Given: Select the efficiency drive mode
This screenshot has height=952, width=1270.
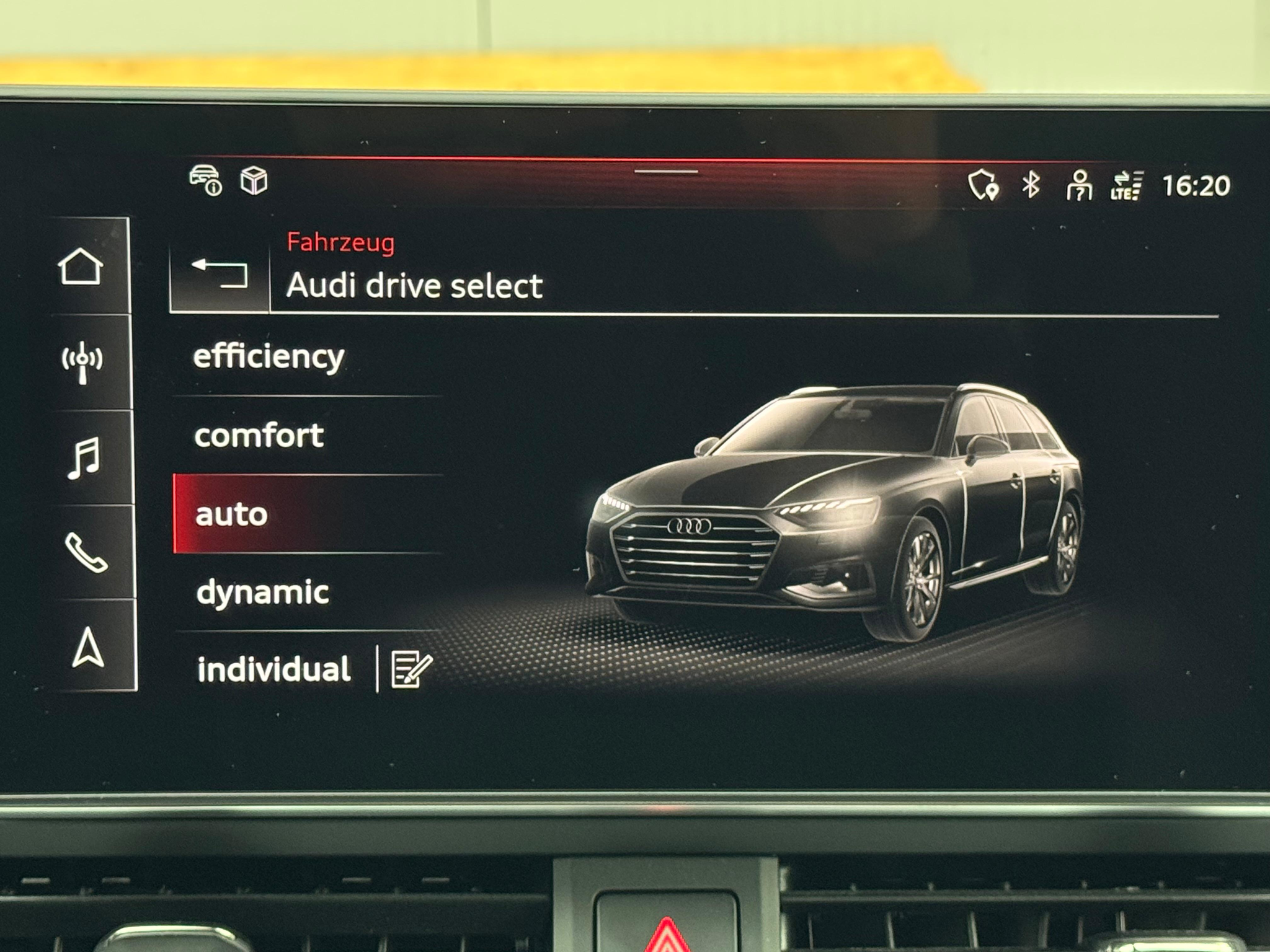Looking at the screenshot, I should [269, 358].
